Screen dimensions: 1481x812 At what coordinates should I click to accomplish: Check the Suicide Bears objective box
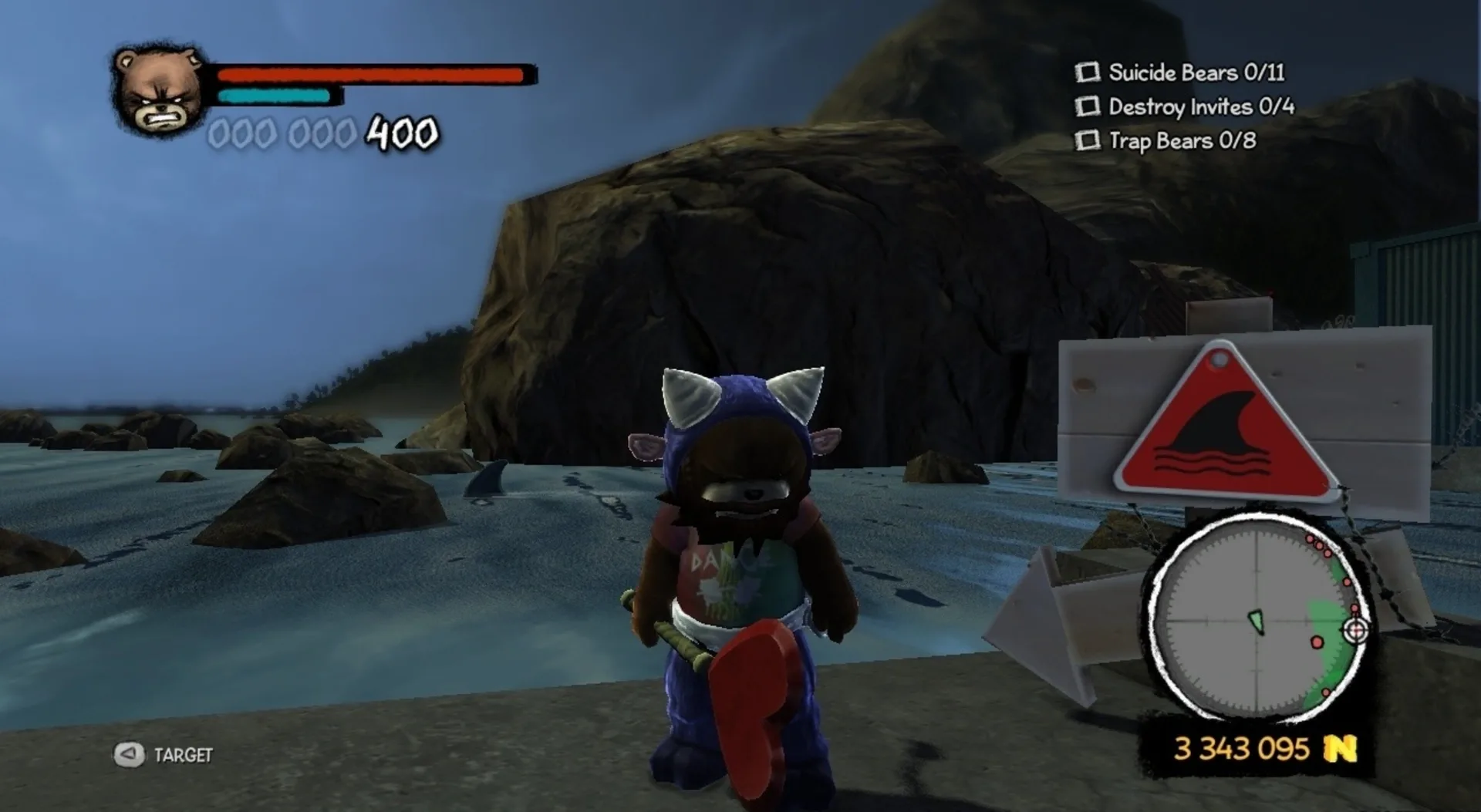pos(1088,72)
